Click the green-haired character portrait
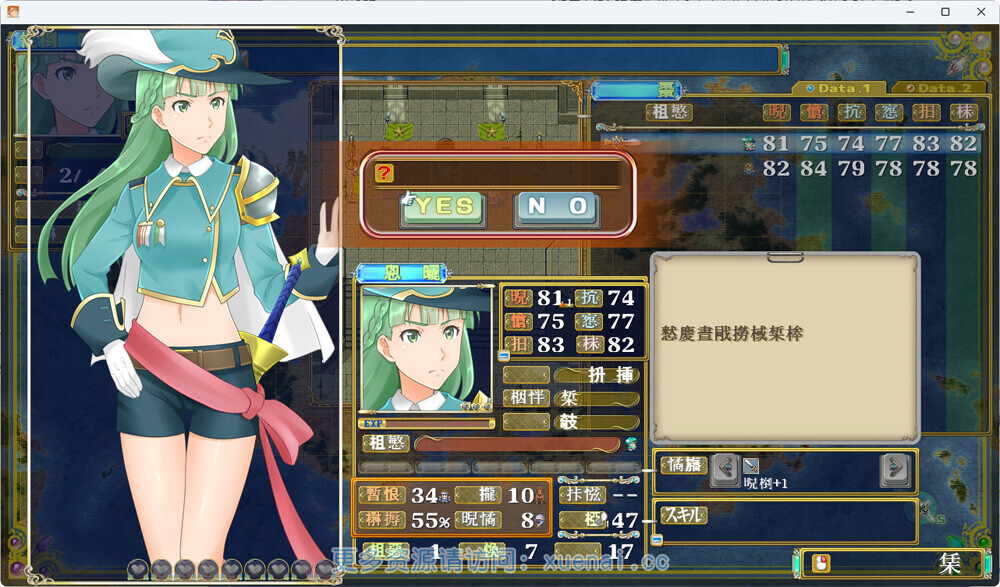 pyautogui.click(x=426, y=349)
